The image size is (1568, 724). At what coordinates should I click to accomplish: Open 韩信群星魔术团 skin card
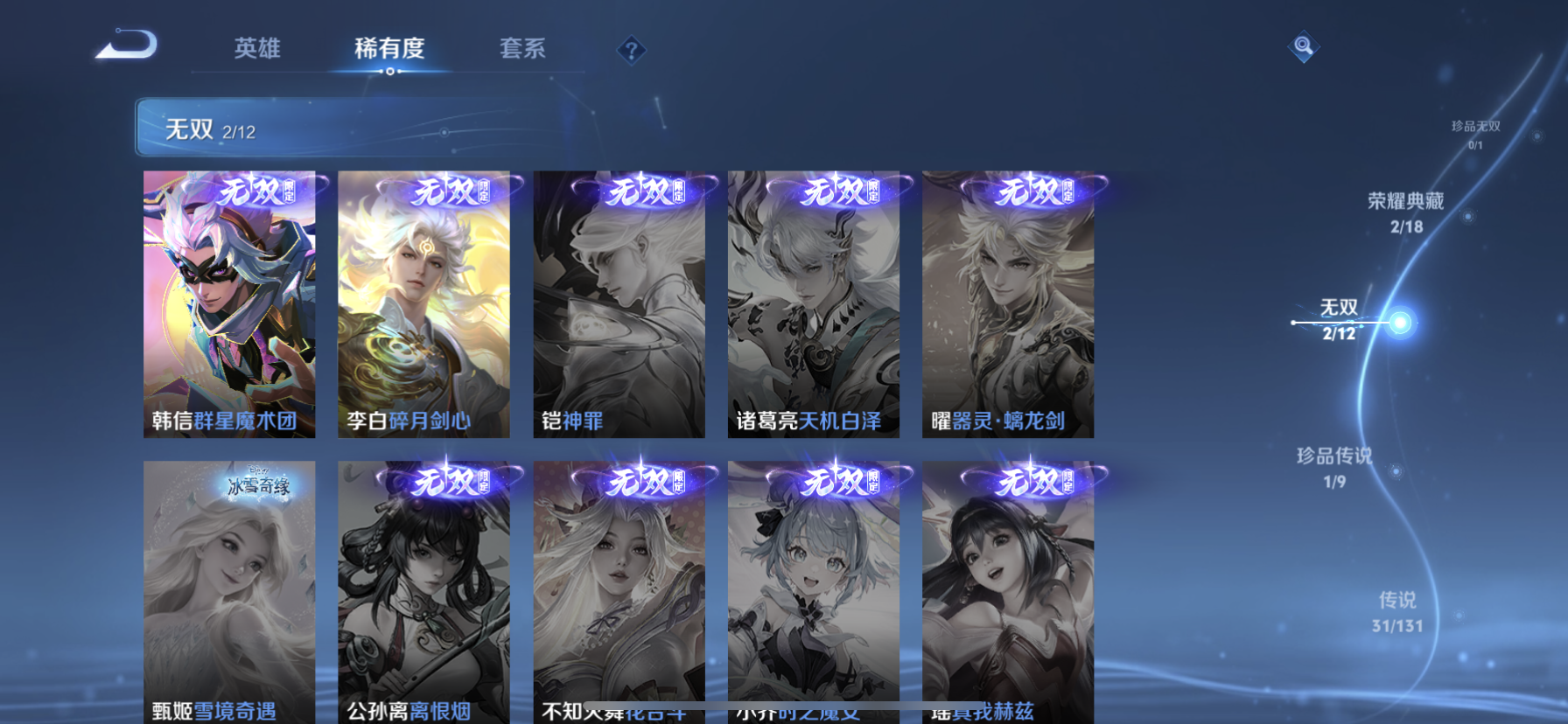[x=229, y=302]
